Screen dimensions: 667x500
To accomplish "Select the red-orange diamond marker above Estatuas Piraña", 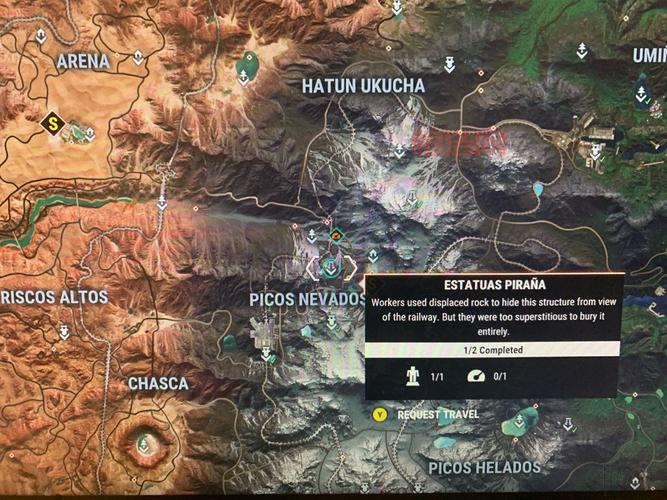I will 337,236.
